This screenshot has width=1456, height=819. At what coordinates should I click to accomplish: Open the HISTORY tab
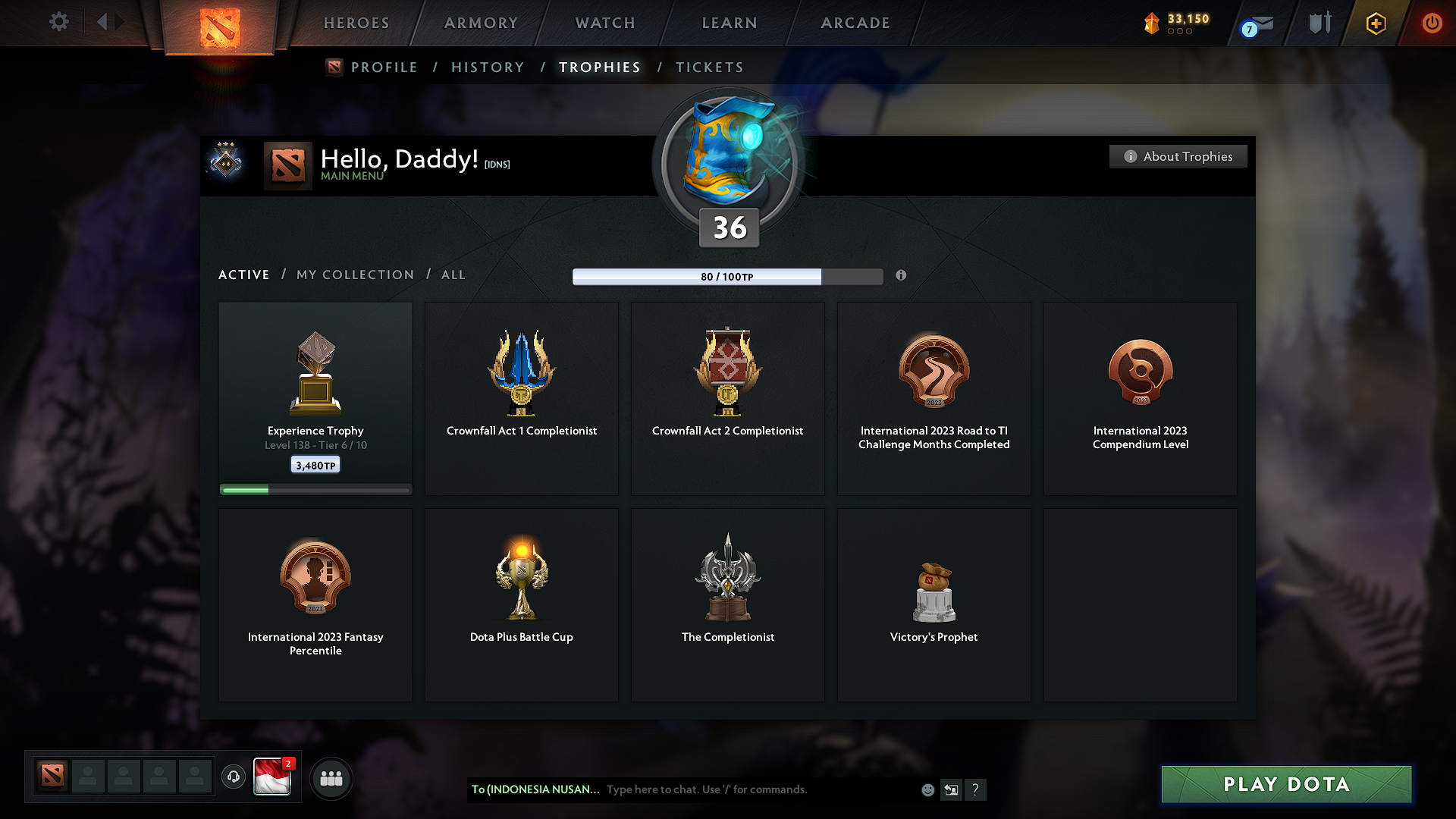(x=488, y=67)
